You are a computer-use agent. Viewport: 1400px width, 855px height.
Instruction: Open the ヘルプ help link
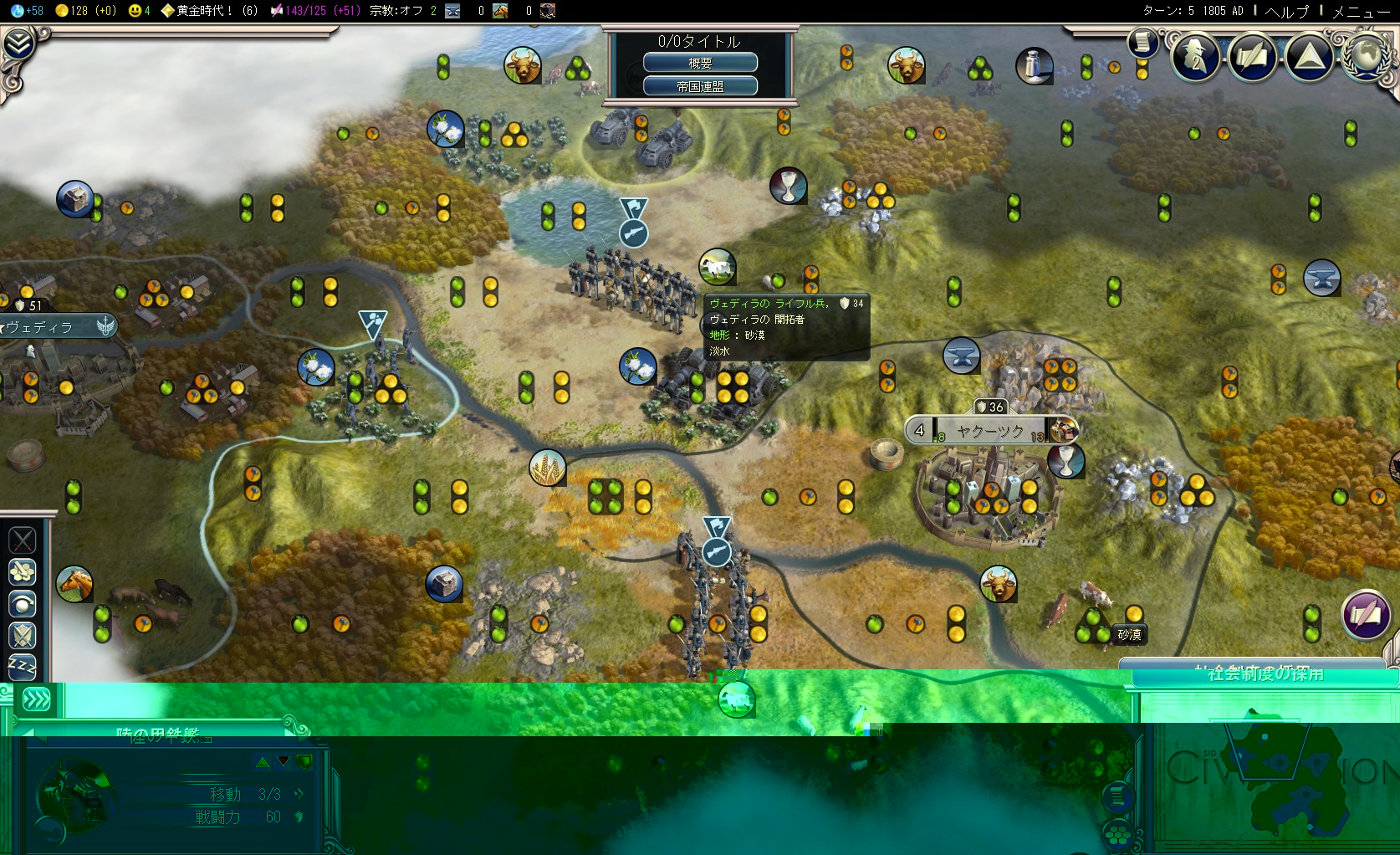1286,11
